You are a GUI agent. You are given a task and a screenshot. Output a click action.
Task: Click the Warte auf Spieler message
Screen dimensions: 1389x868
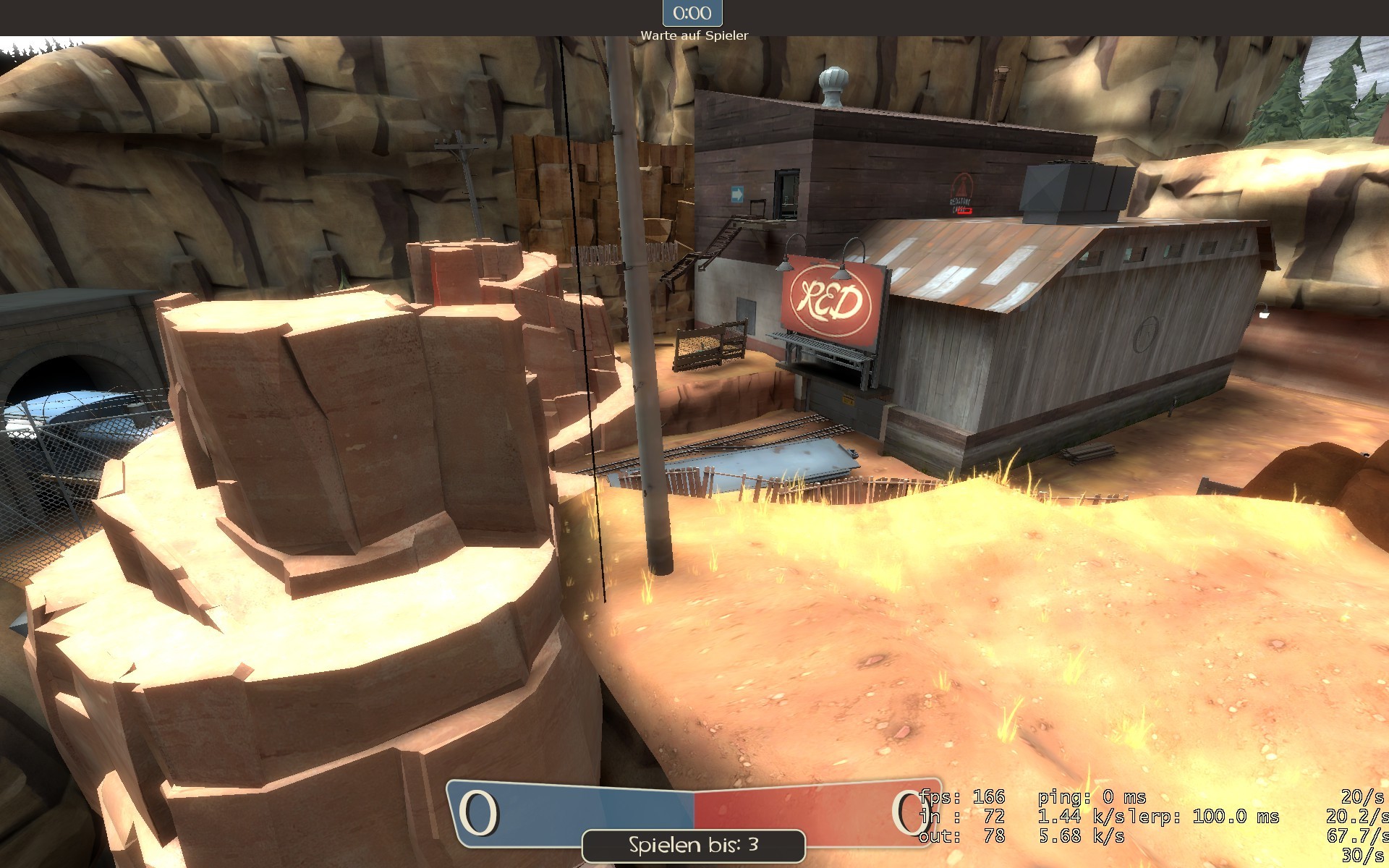pyautogui.click(x=694, y=33)
